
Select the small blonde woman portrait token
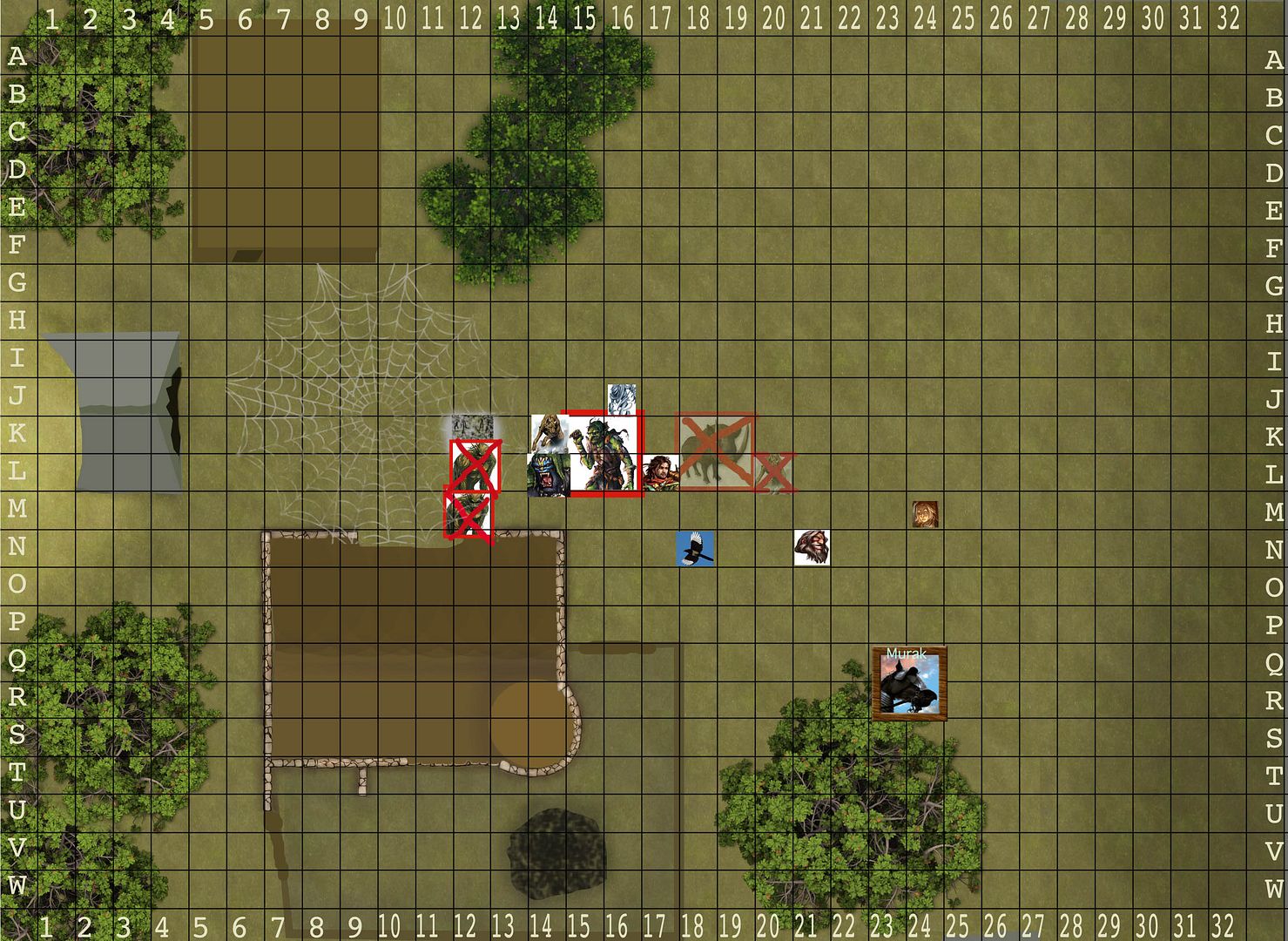pos(925,514)
